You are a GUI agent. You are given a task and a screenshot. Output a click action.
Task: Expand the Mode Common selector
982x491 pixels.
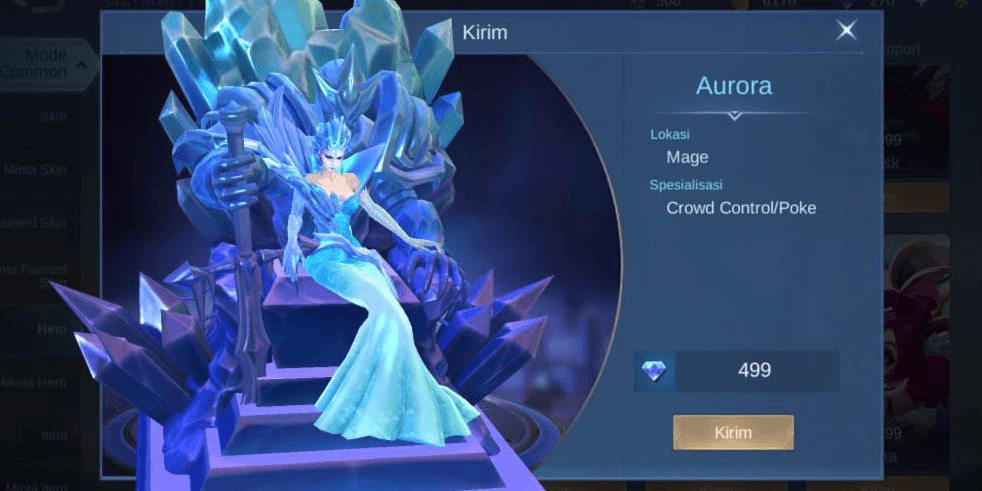pos(48,64)
